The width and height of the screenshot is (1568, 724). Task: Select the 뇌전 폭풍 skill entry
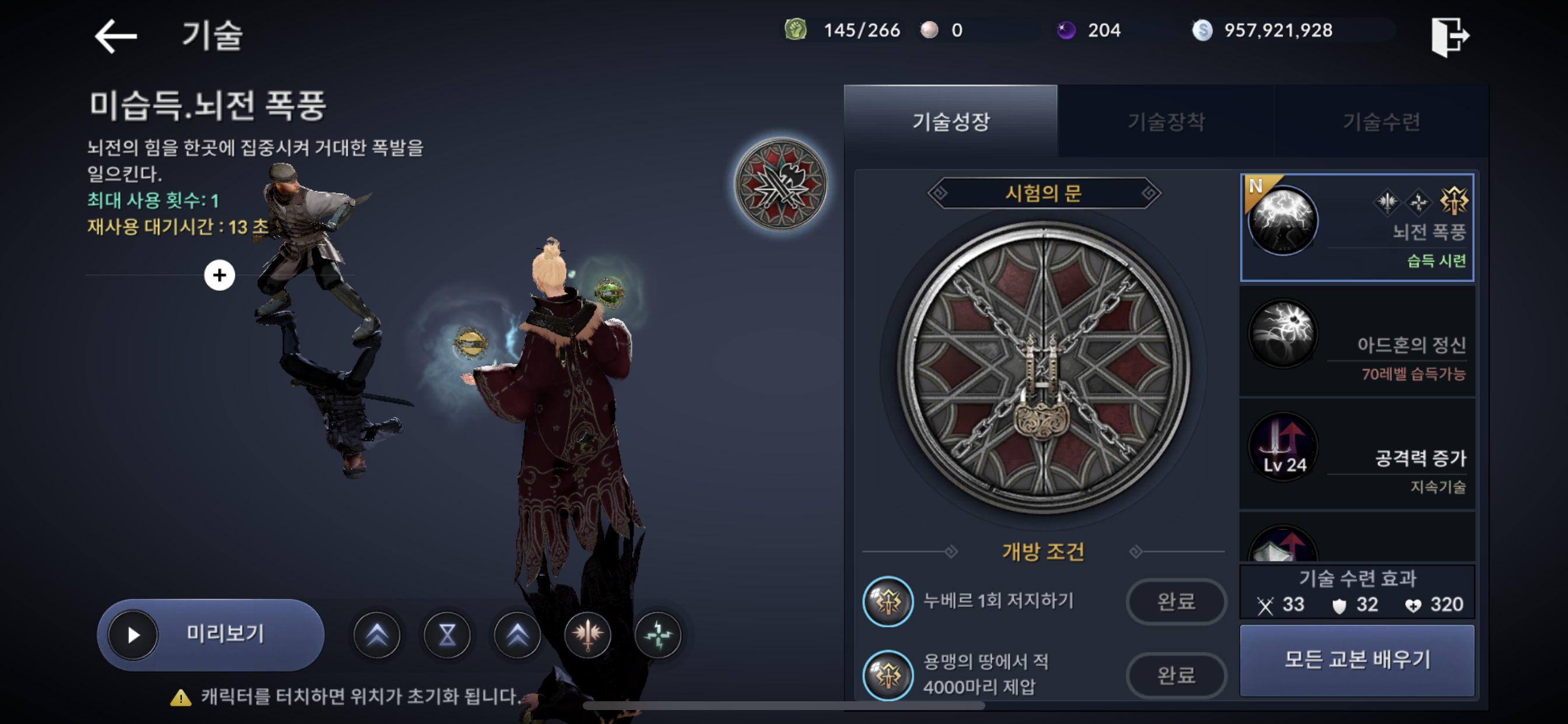tap(1356, 227)
